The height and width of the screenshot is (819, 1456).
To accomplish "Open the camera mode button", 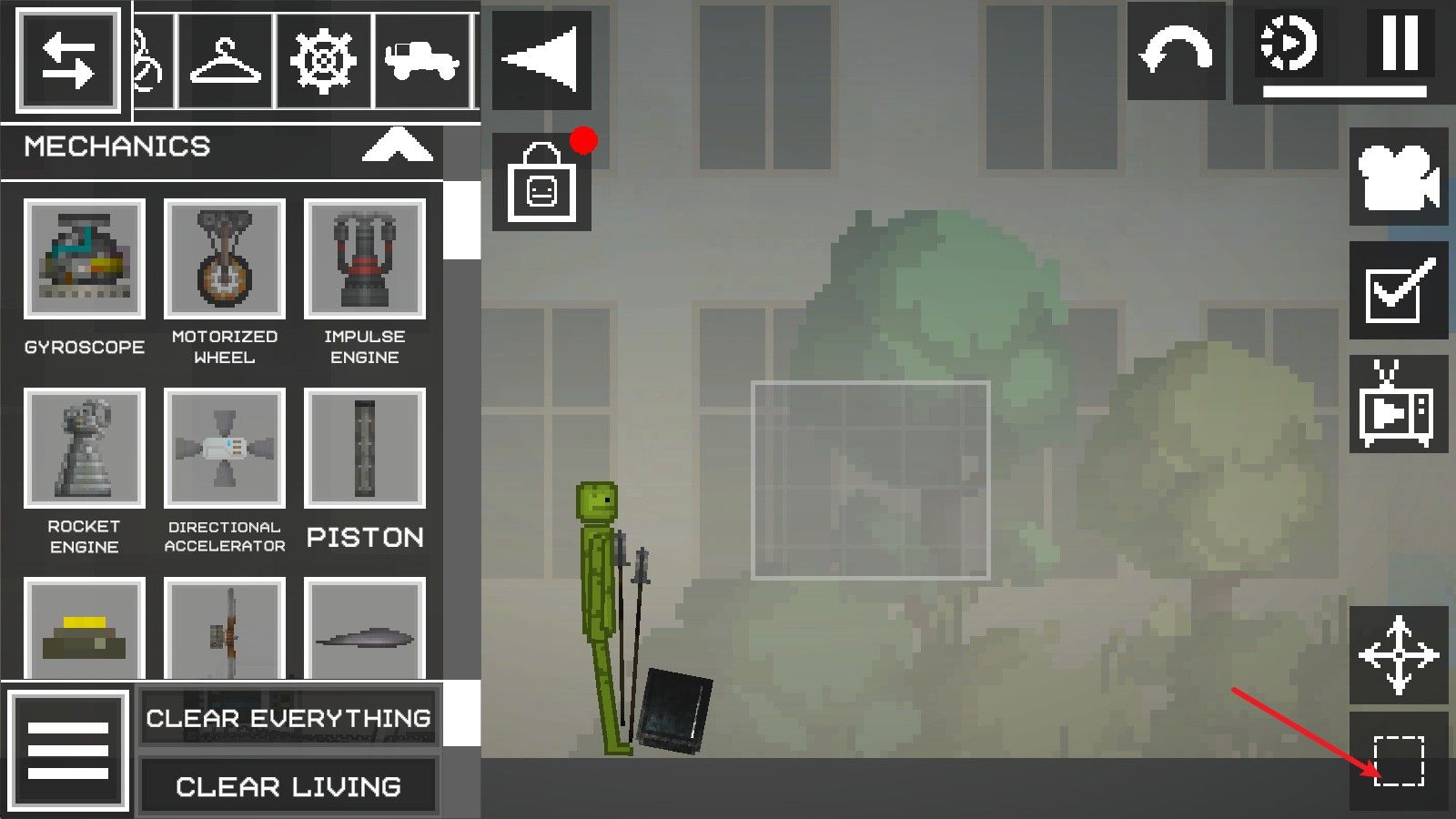I will point(1398,177).
